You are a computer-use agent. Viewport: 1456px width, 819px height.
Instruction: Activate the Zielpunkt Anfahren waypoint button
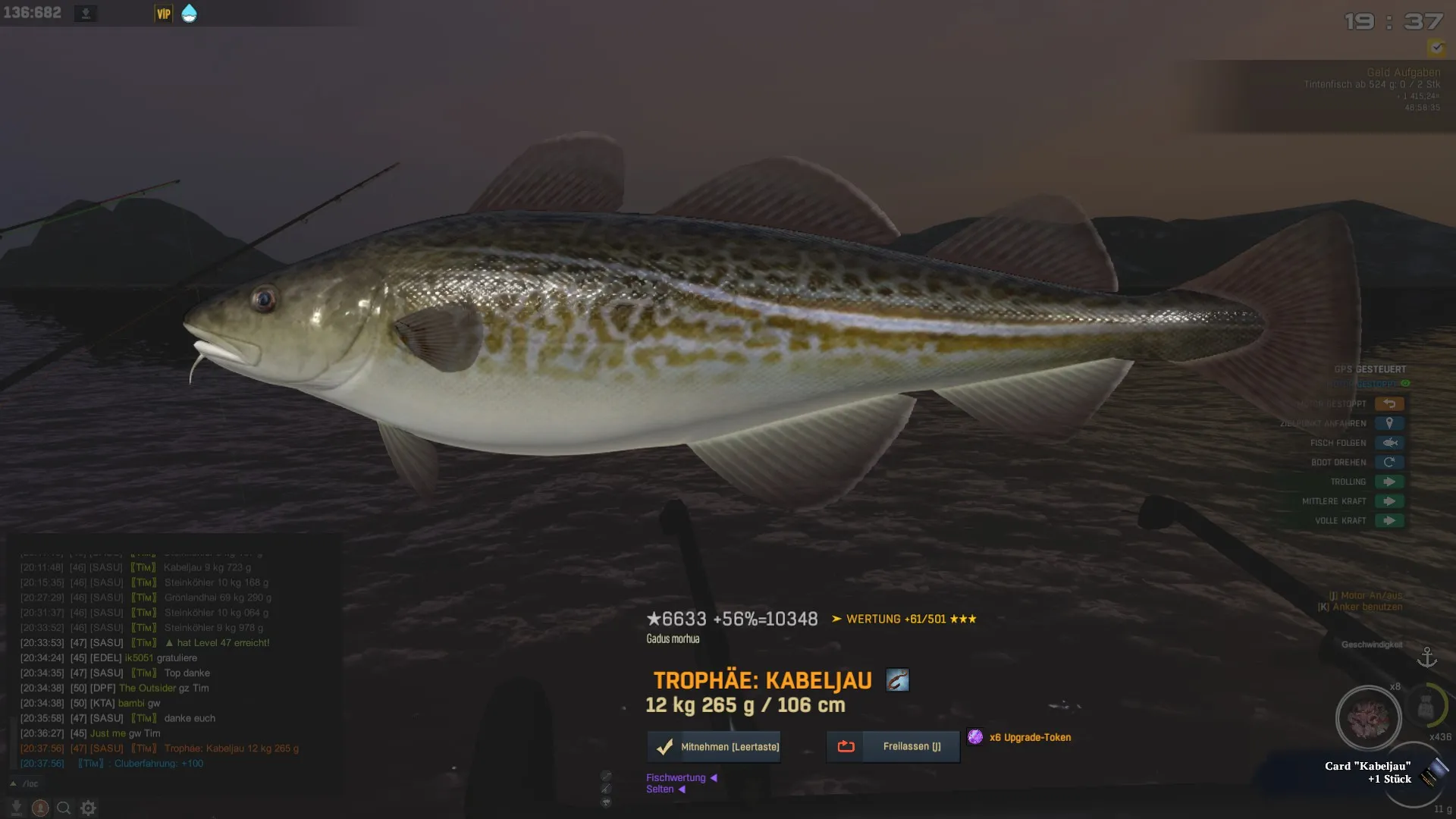click(x=1389, y=423)
